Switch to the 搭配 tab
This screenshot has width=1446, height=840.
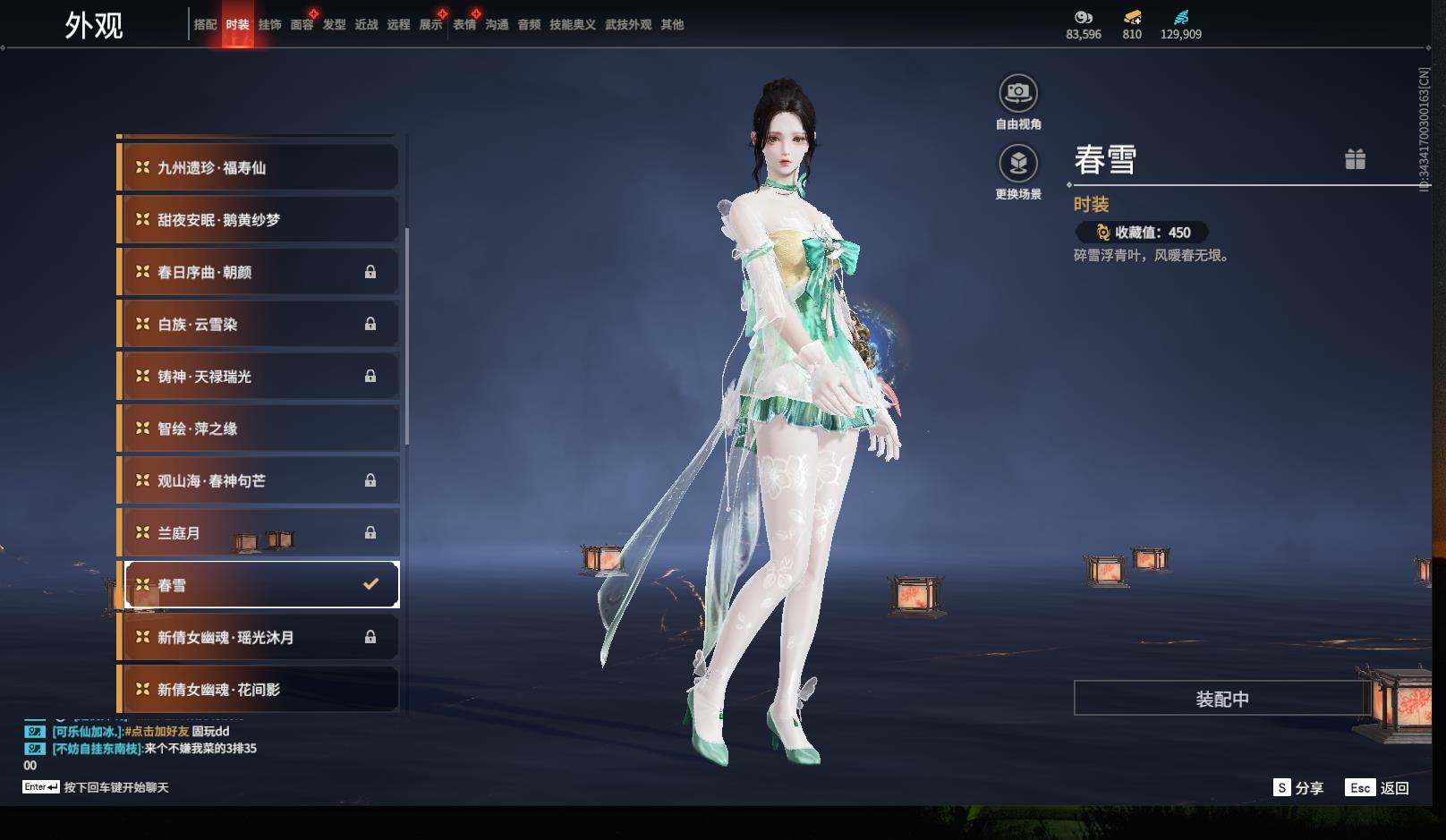[x=205, y=25]
